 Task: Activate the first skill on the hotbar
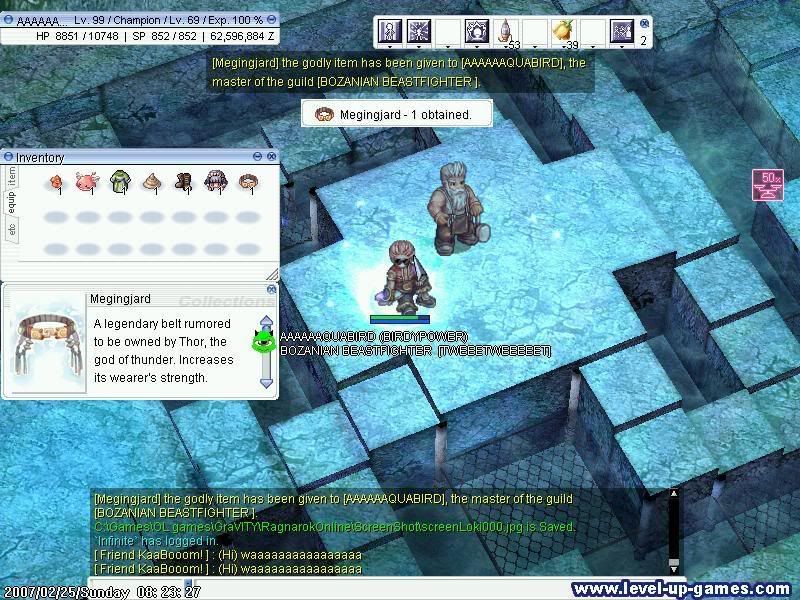click(x=389, y=31)
